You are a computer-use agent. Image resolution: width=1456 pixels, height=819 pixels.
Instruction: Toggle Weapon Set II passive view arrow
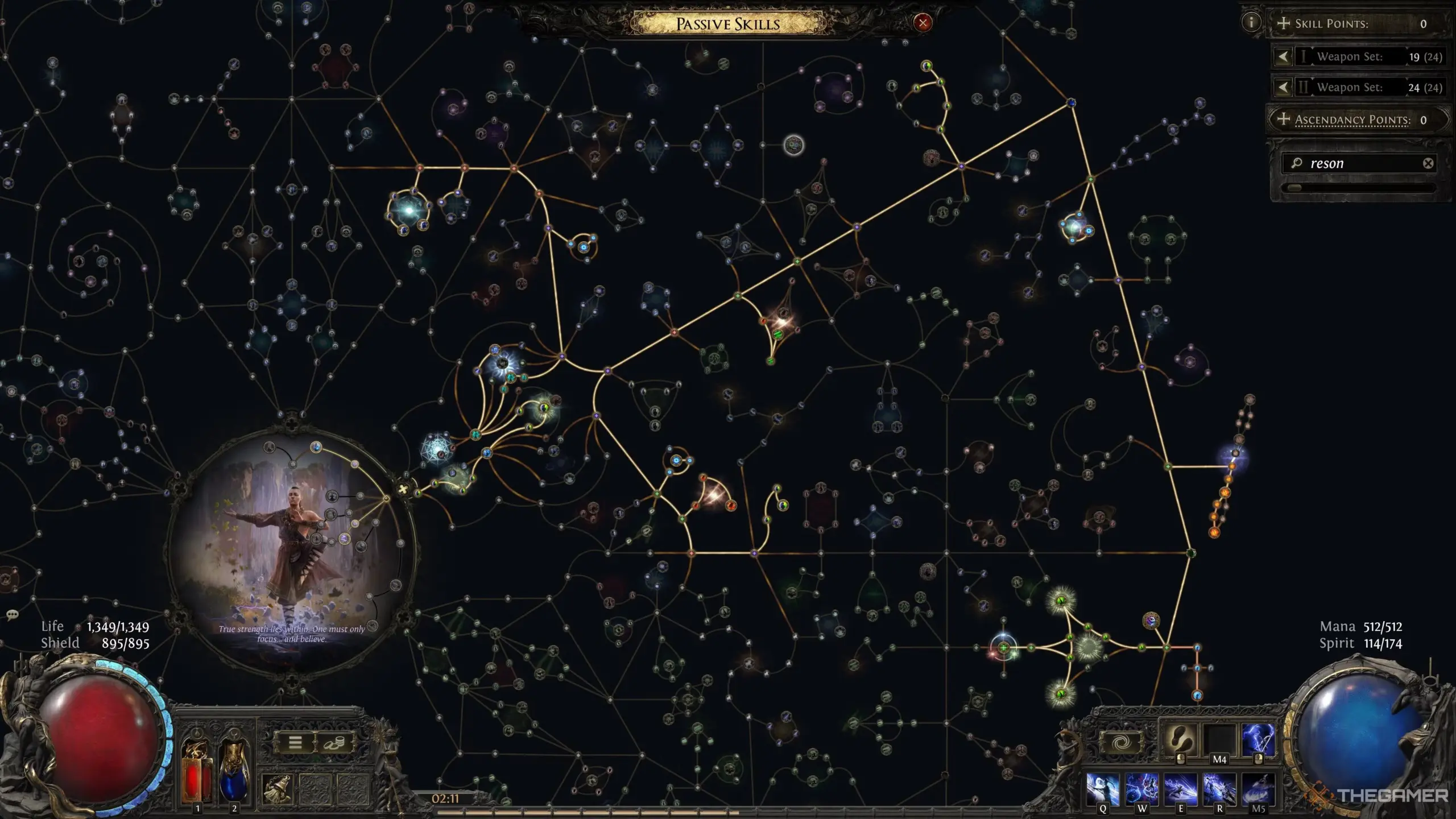click(1283, 87)
